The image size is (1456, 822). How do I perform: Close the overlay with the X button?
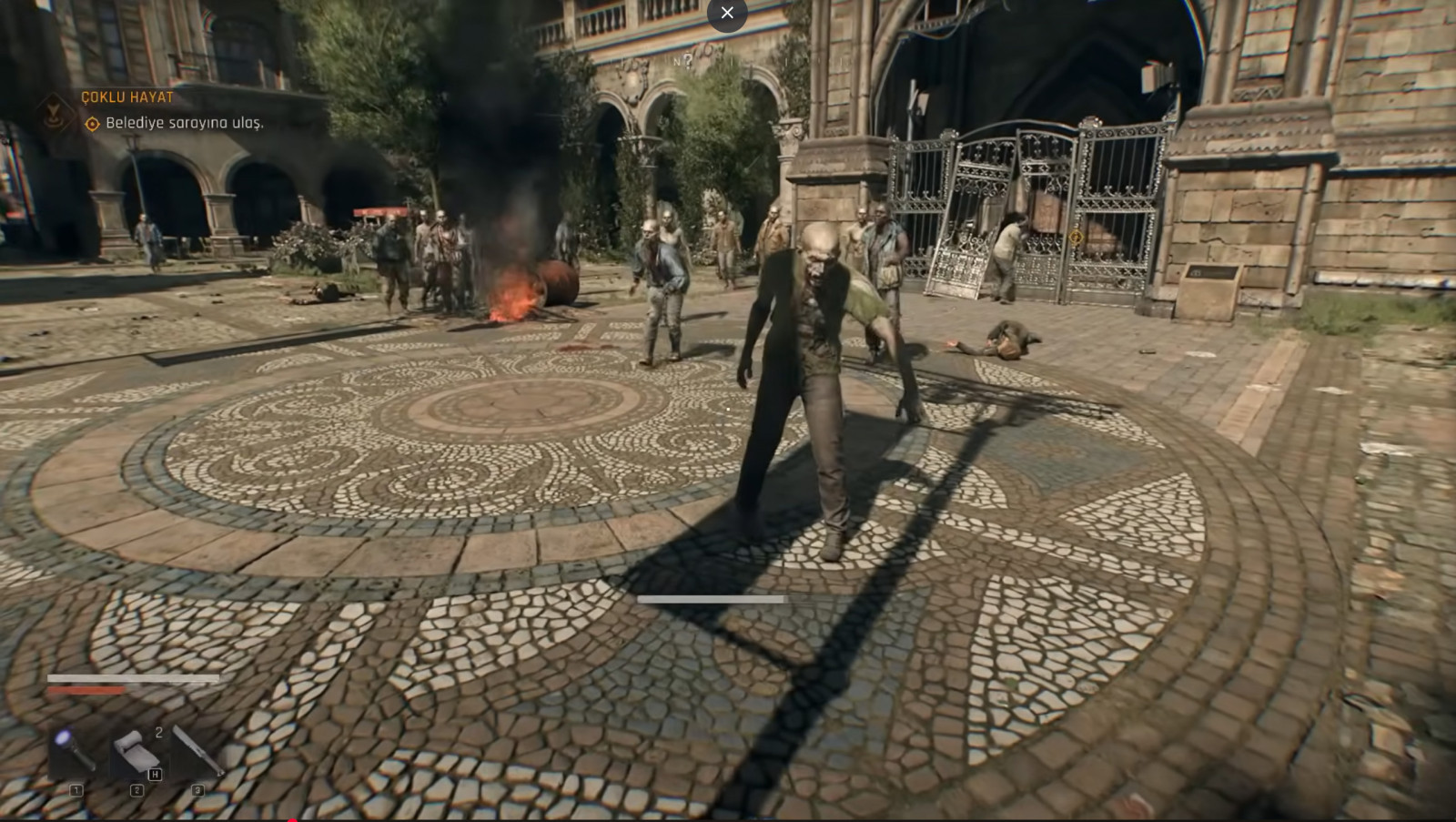pyautogui.click(x=726, y=13)
